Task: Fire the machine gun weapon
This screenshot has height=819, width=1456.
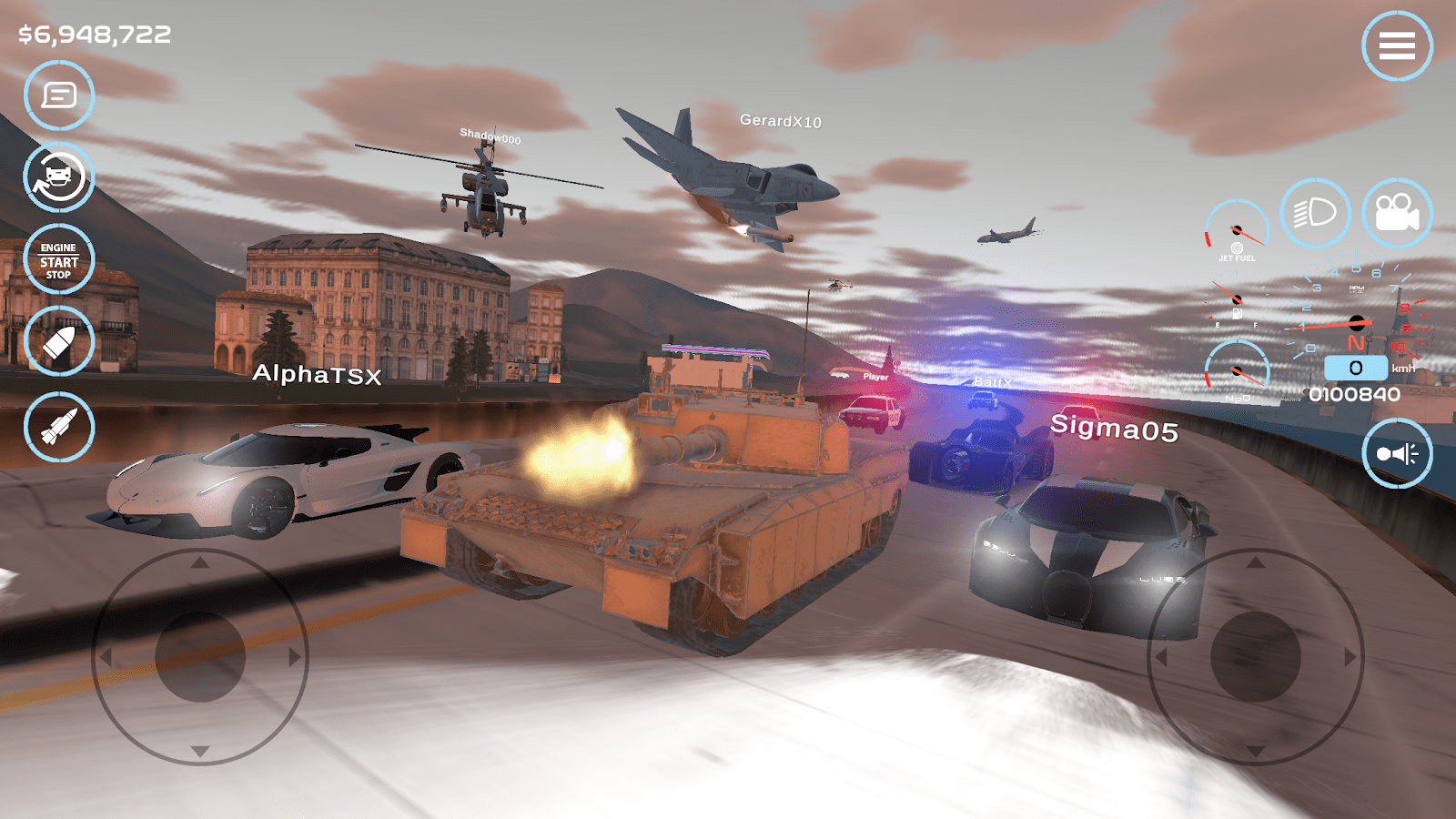Action: (x=57, y=341)
